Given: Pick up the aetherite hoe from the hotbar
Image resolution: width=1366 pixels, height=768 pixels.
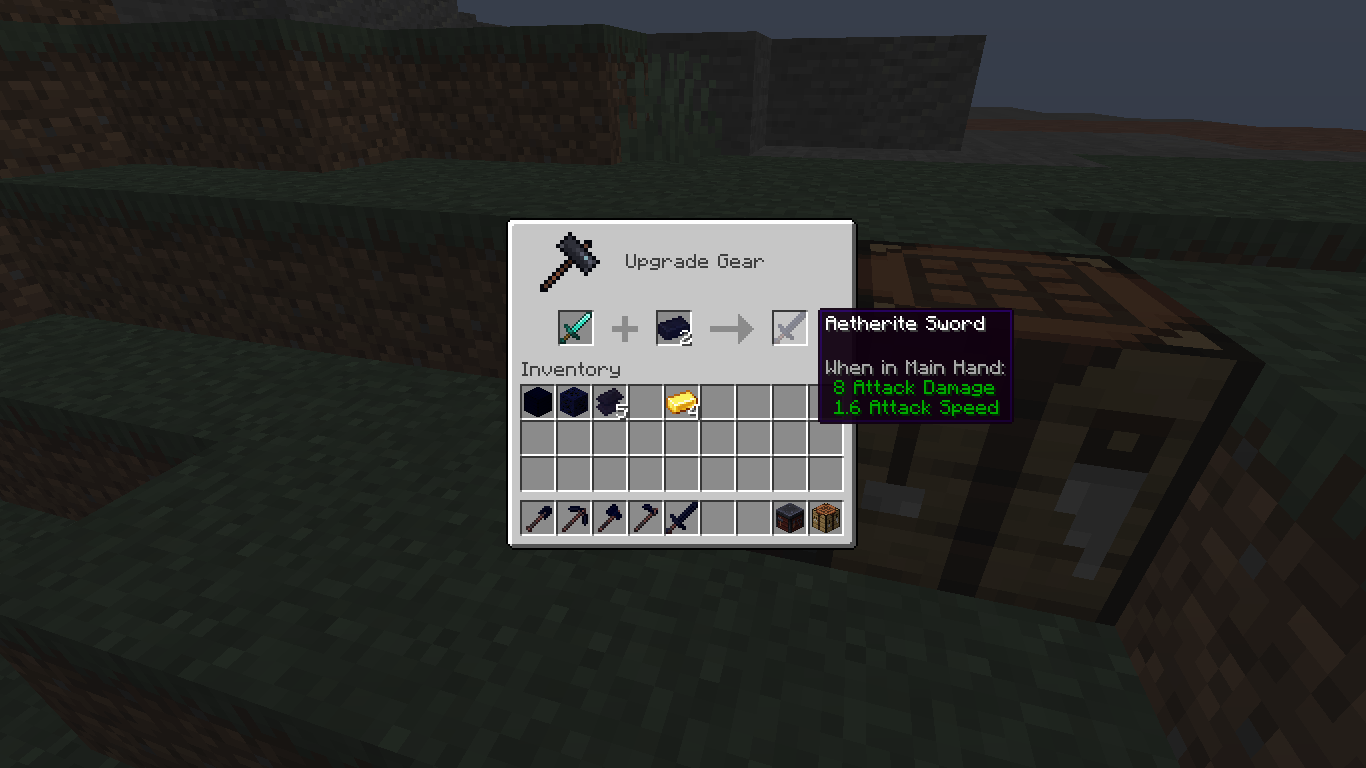Looking at the screenshot, I should coord(646,517).
